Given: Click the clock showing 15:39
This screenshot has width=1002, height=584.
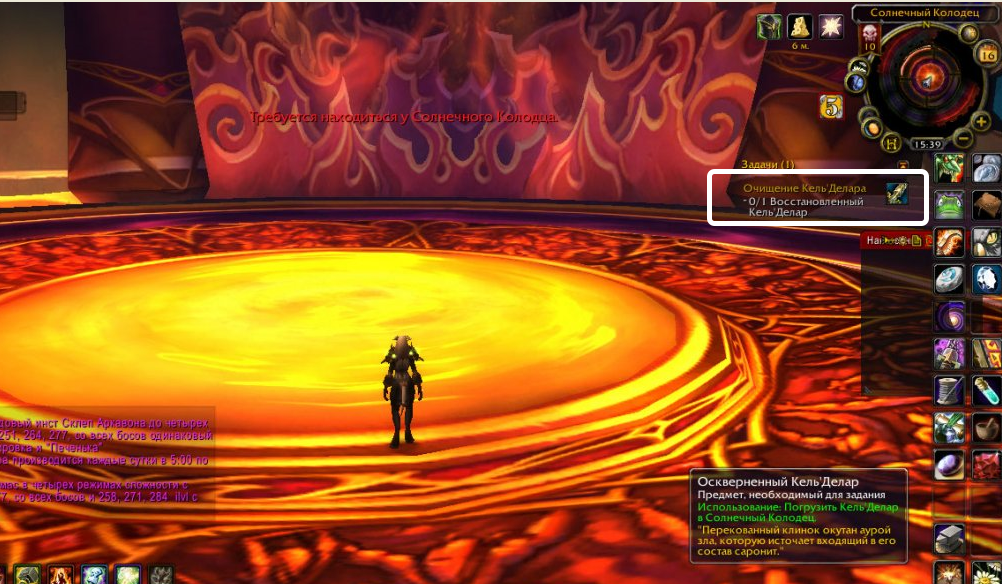Looking at the screenshot, I should pyautogui.click(x=927, y=144).
